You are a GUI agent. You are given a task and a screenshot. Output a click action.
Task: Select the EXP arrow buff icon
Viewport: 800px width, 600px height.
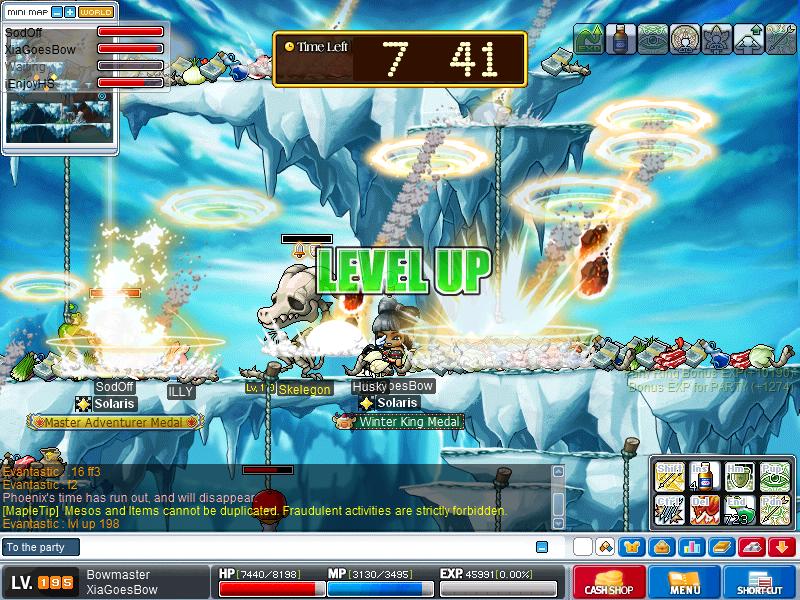tap(590, 38)
